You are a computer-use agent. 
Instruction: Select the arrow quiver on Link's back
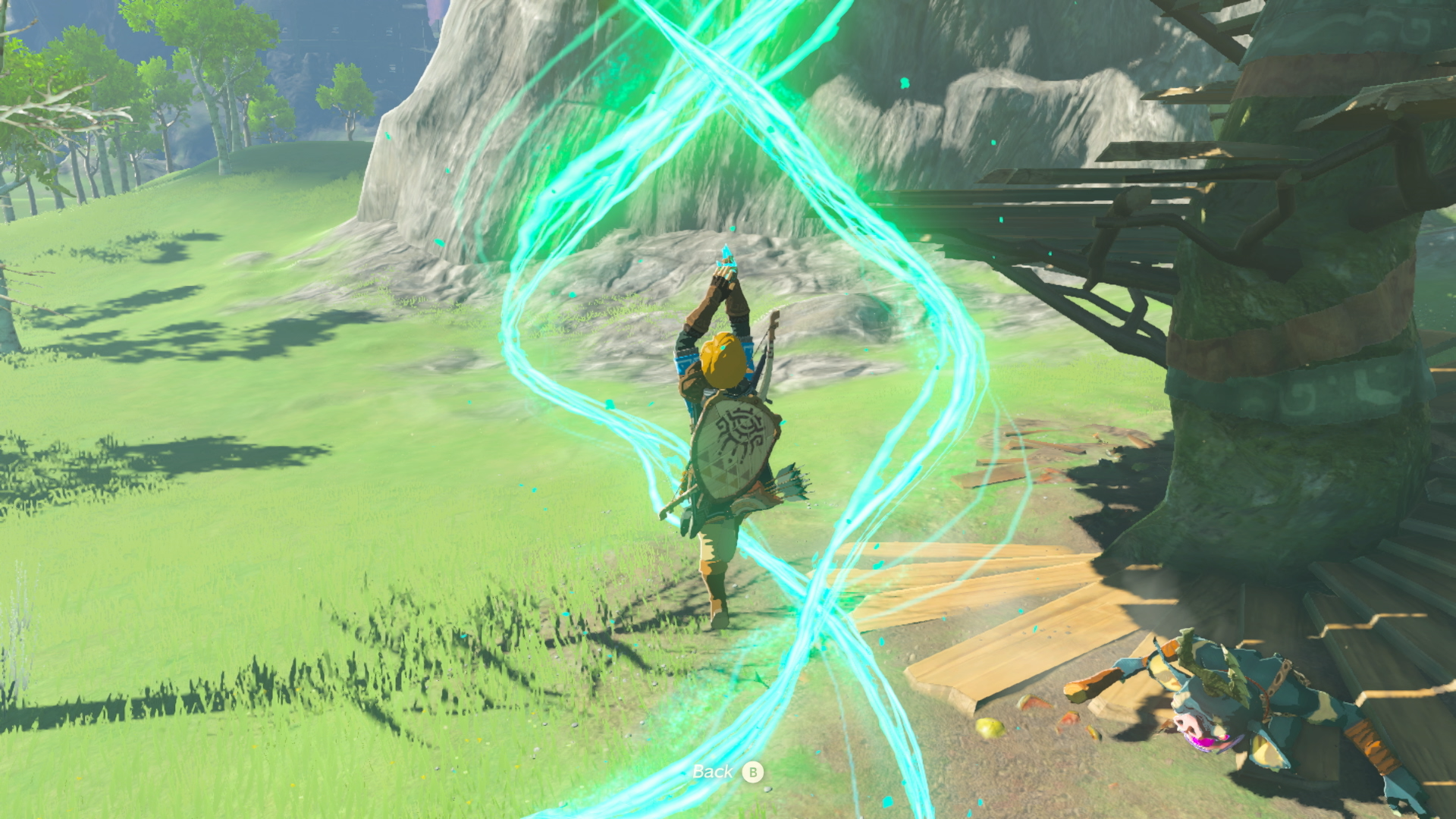coord(789,482)
